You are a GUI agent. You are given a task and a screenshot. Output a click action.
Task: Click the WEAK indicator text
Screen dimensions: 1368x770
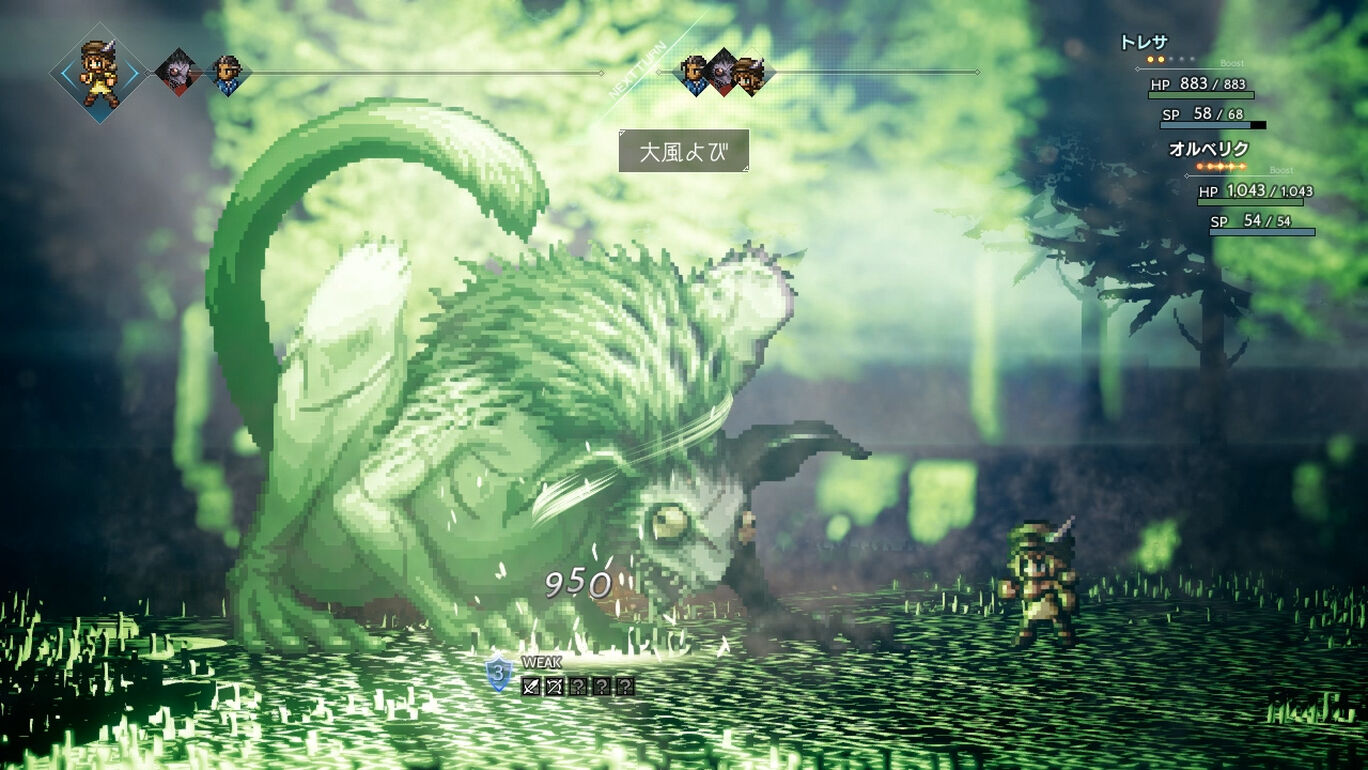542,662
